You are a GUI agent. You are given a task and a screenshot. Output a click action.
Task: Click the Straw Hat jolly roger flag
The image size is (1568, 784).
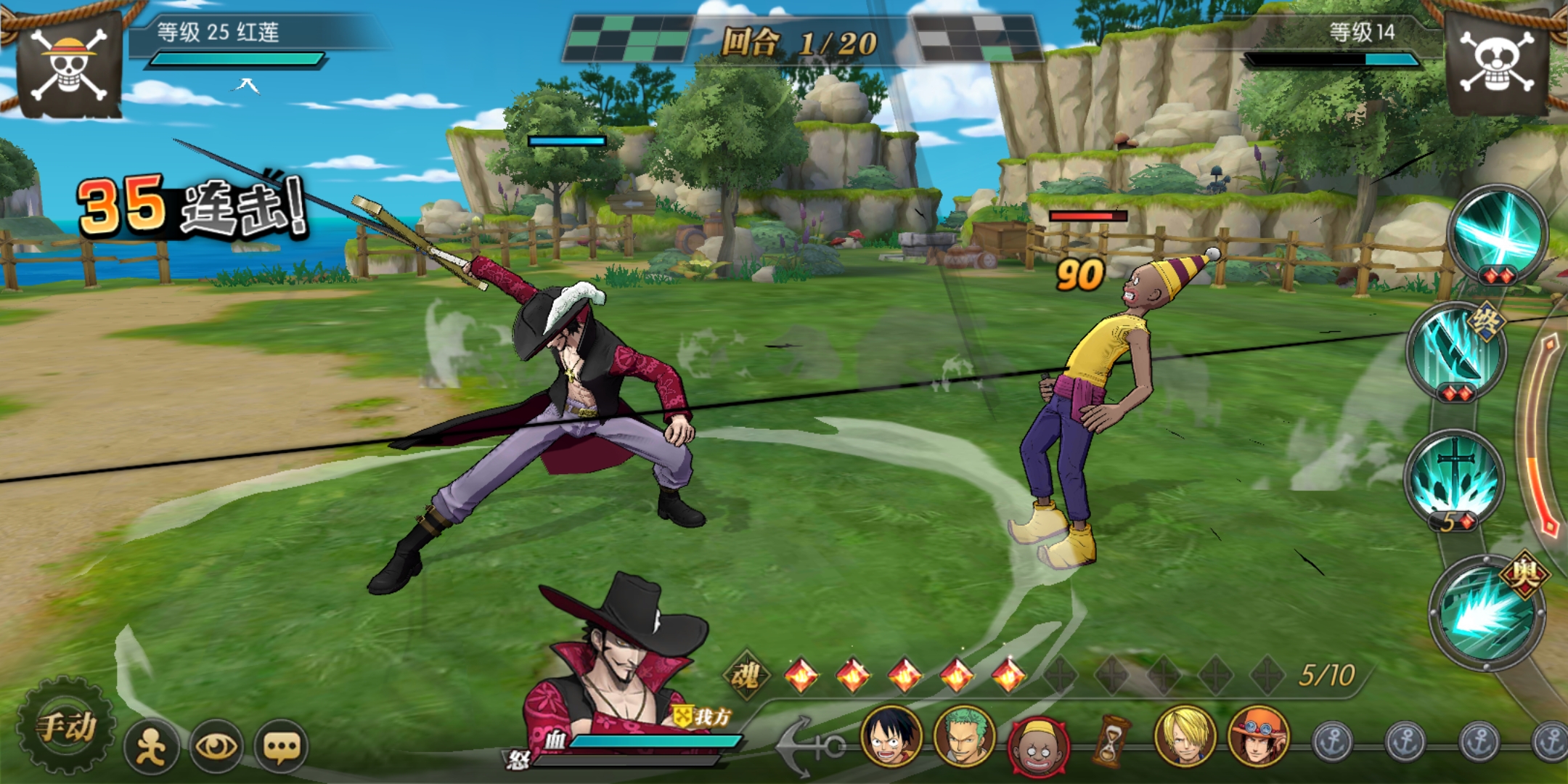(x=69, y=64)
